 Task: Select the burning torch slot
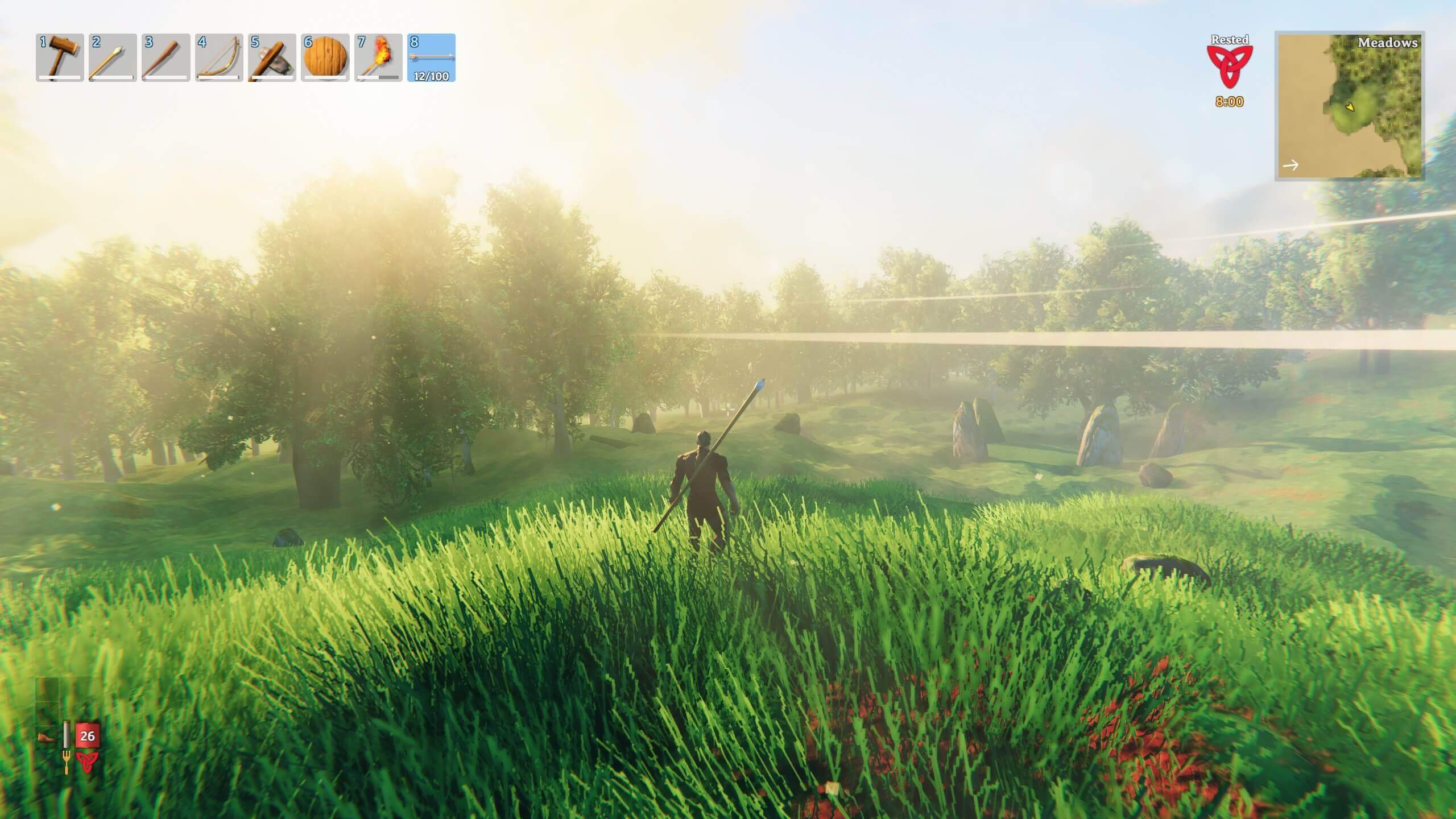[378, 57]
